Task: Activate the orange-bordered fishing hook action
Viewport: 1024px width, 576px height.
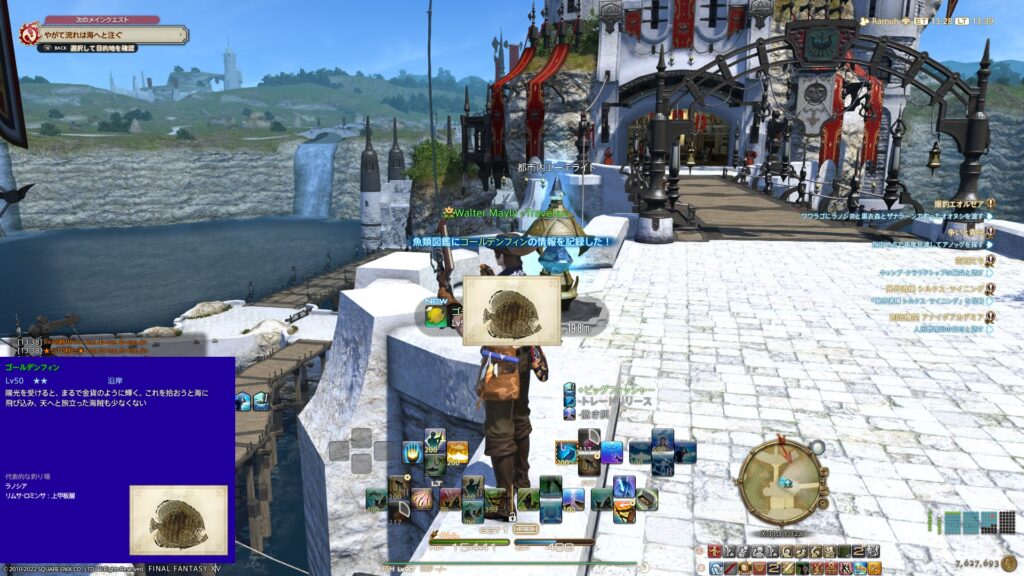Action: click(566, 452)
